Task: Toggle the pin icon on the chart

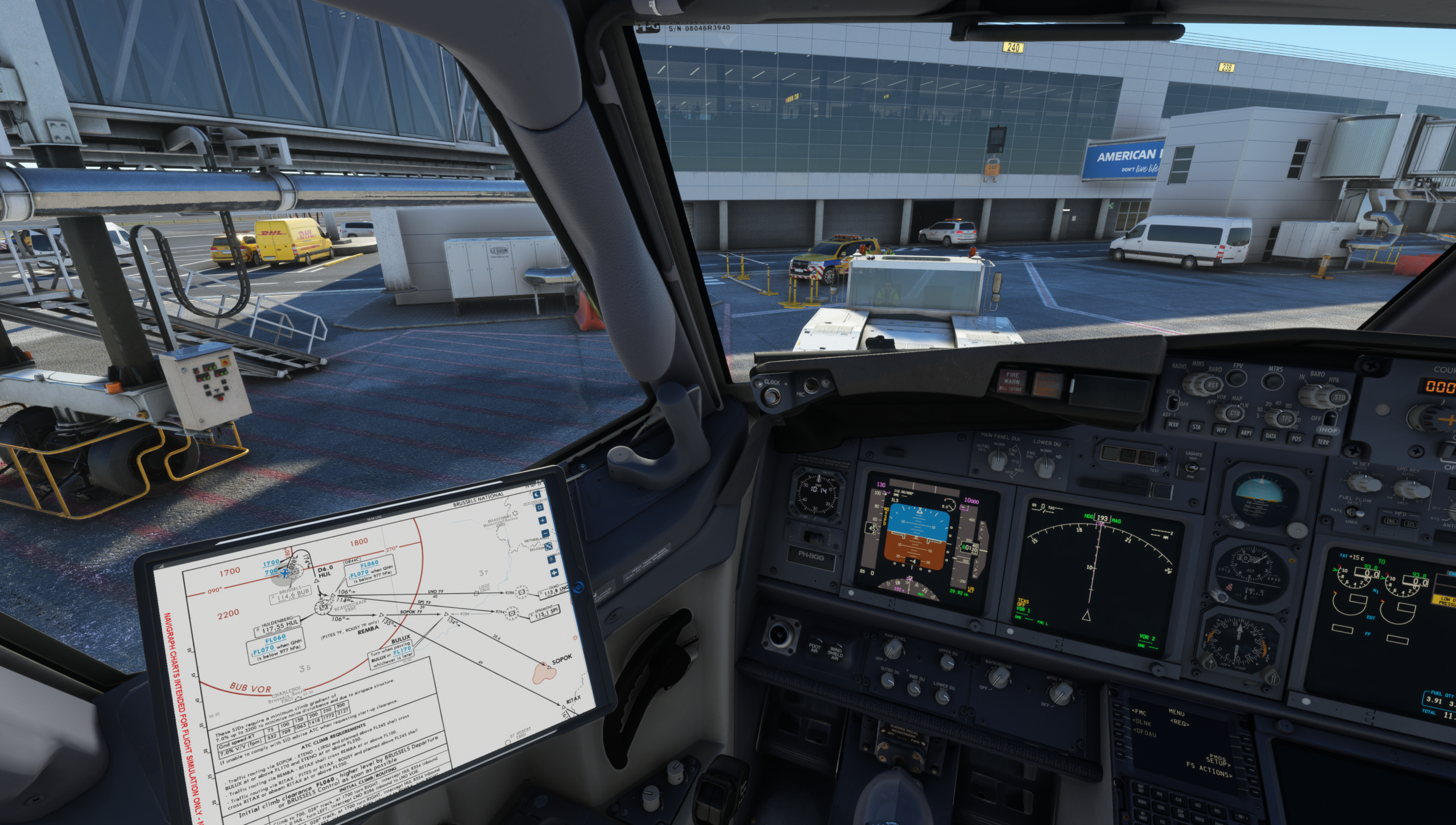Action: (552, 559)
